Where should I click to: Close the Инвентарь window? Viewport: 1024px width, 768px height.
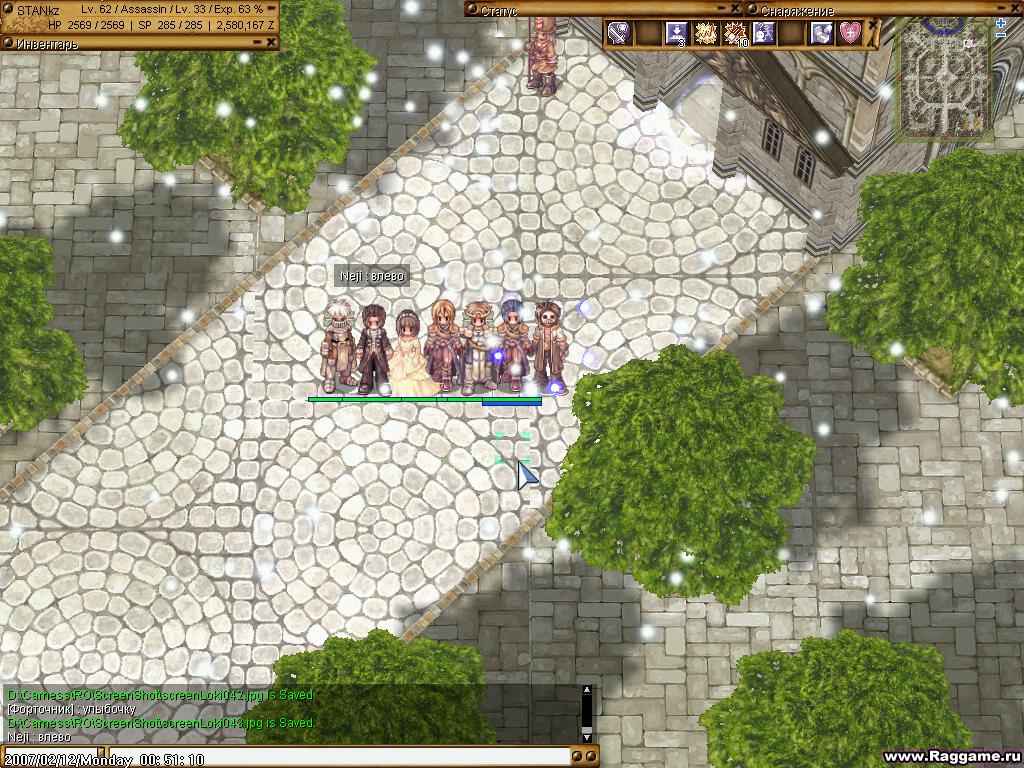point(271,42)
